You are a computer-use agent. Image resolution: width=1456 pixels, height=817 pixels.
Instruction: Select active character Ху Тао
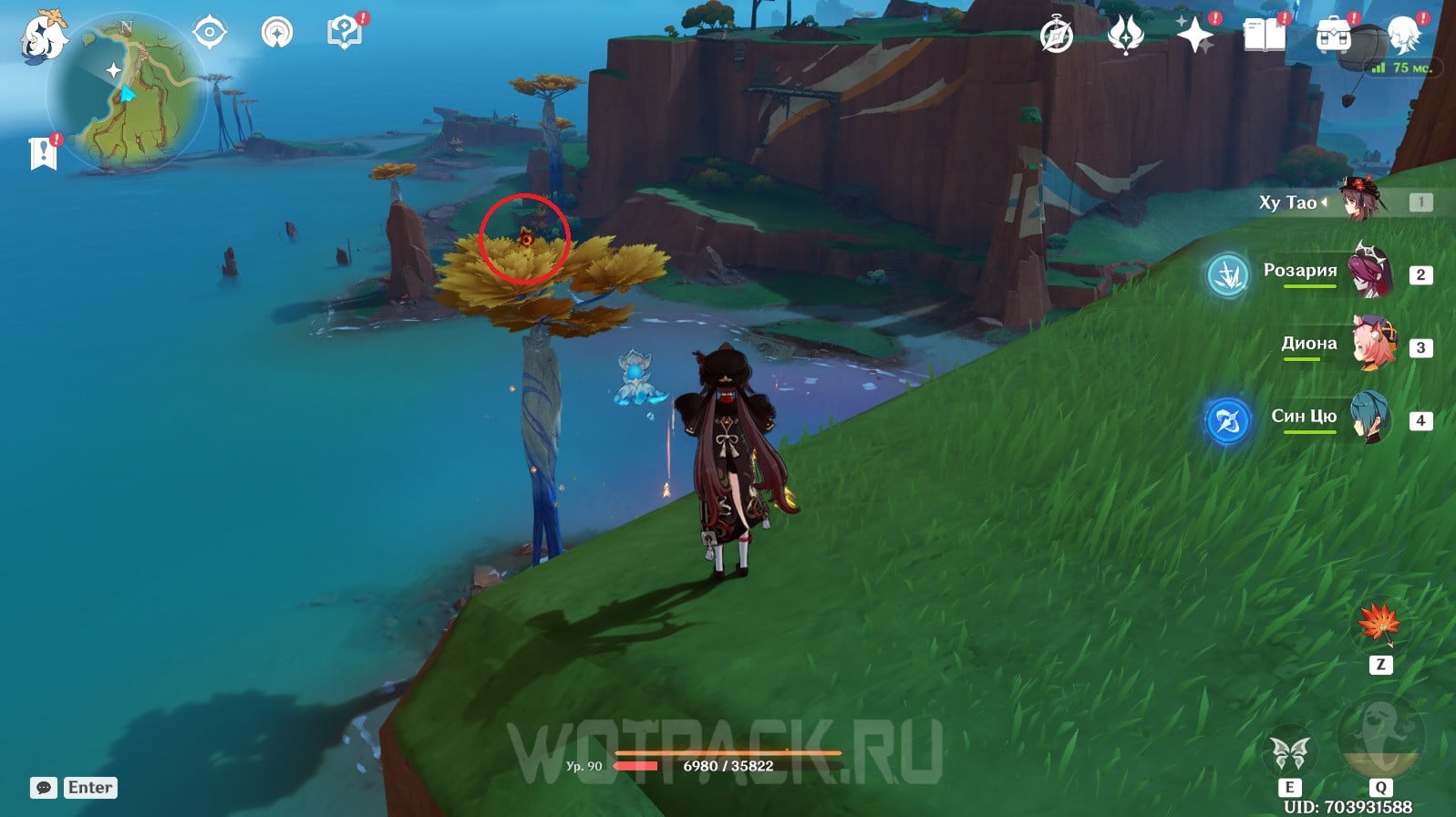tap(1360, 201)
